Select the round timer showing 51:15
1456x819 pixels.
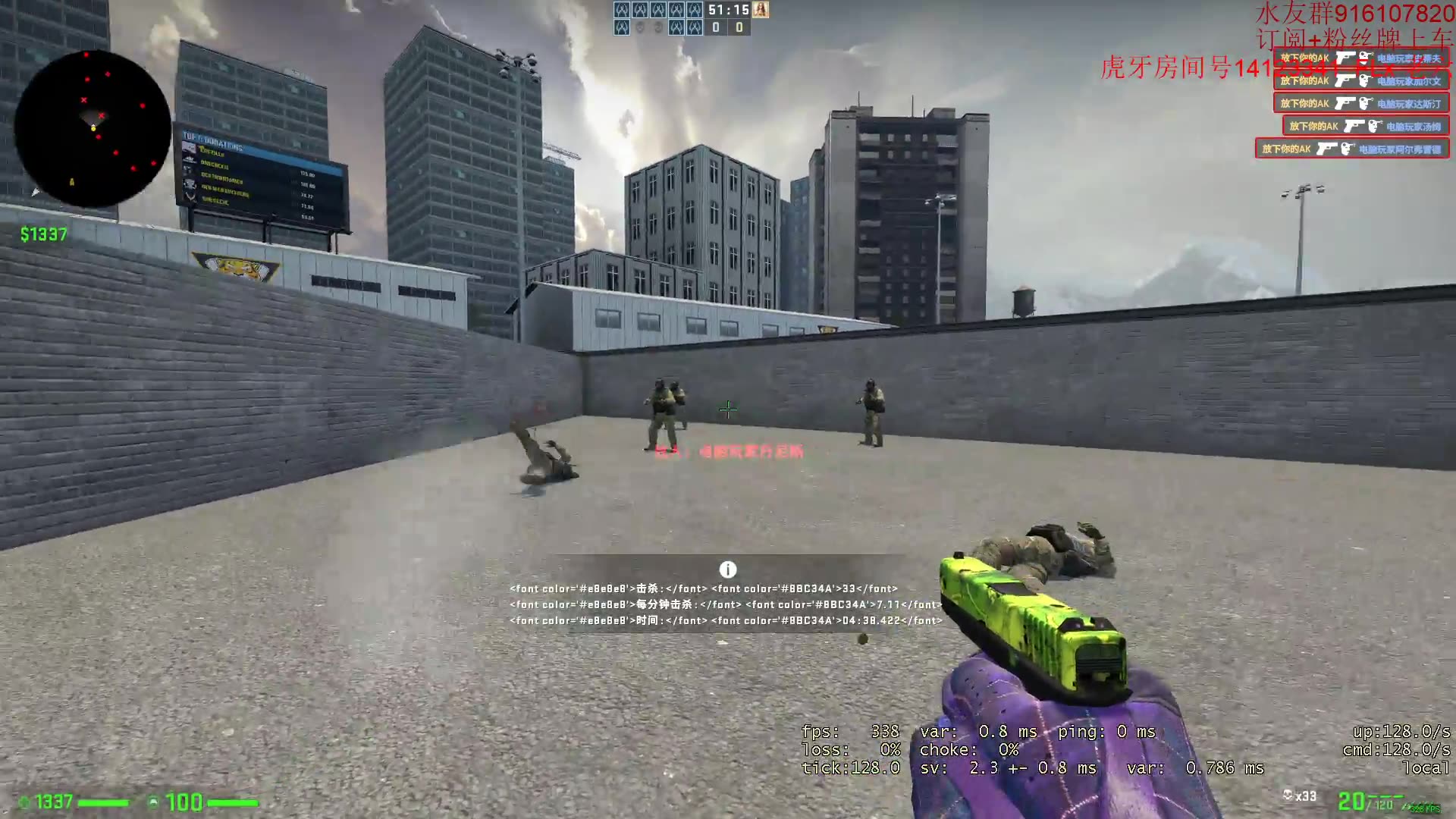(x=729, y=10)
